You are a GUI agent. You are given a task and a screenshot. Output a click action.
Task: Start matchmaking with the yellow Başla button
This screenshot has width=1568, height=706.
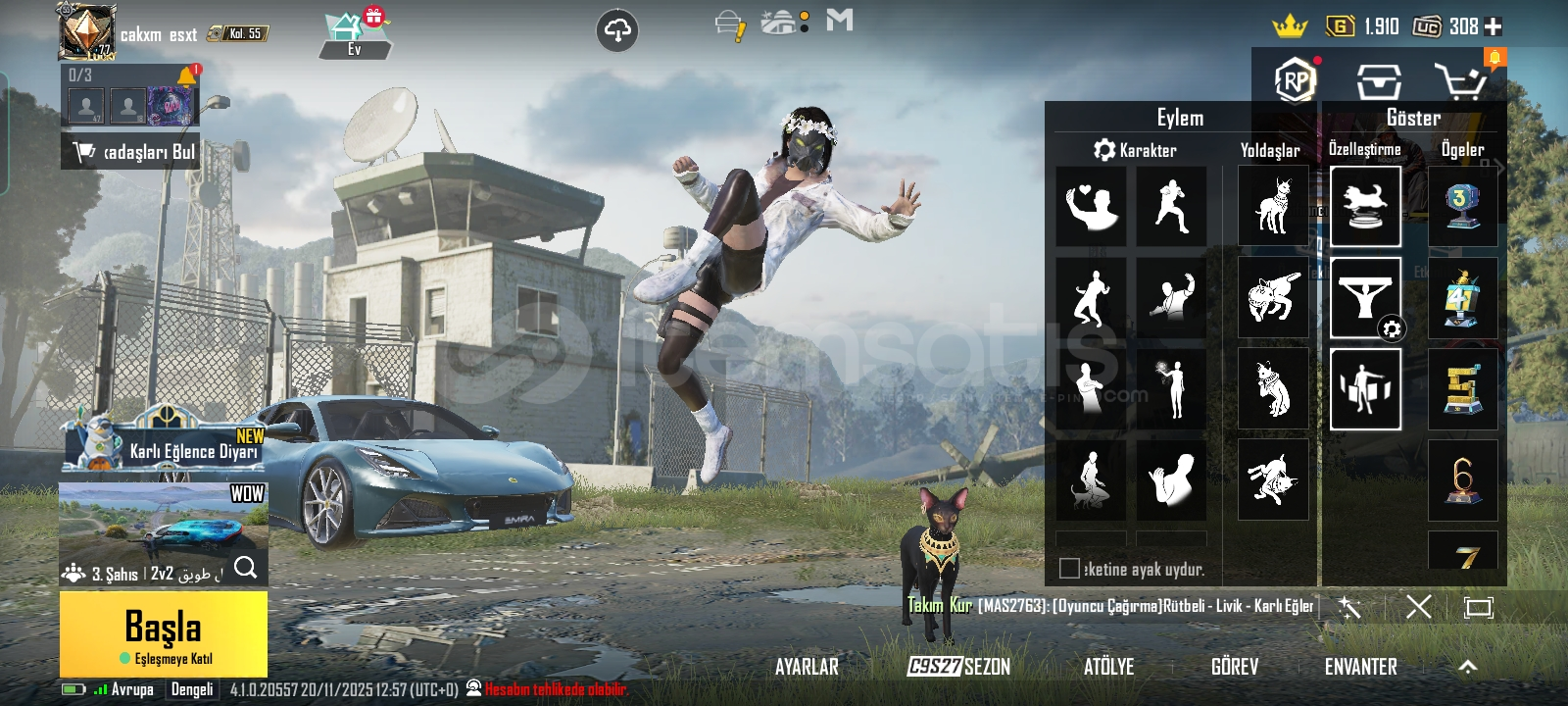163,633
